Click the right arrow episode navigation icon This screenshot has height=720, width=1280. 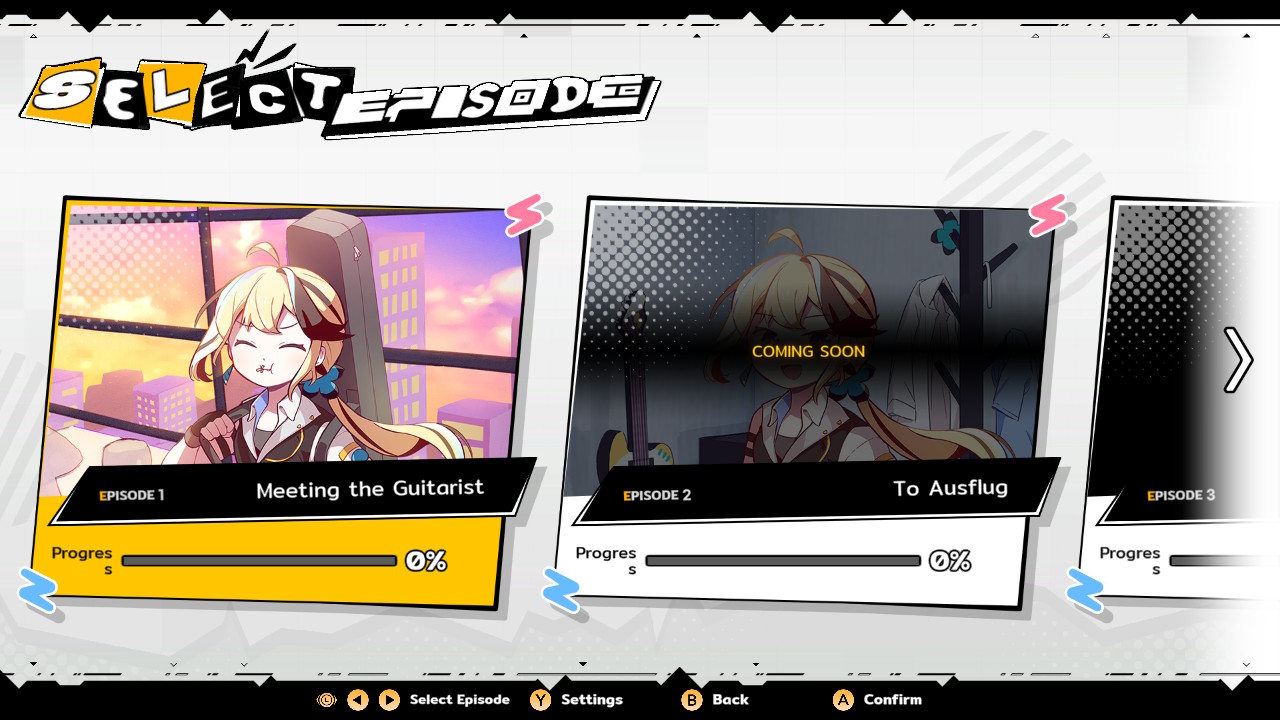click(387, 700)
